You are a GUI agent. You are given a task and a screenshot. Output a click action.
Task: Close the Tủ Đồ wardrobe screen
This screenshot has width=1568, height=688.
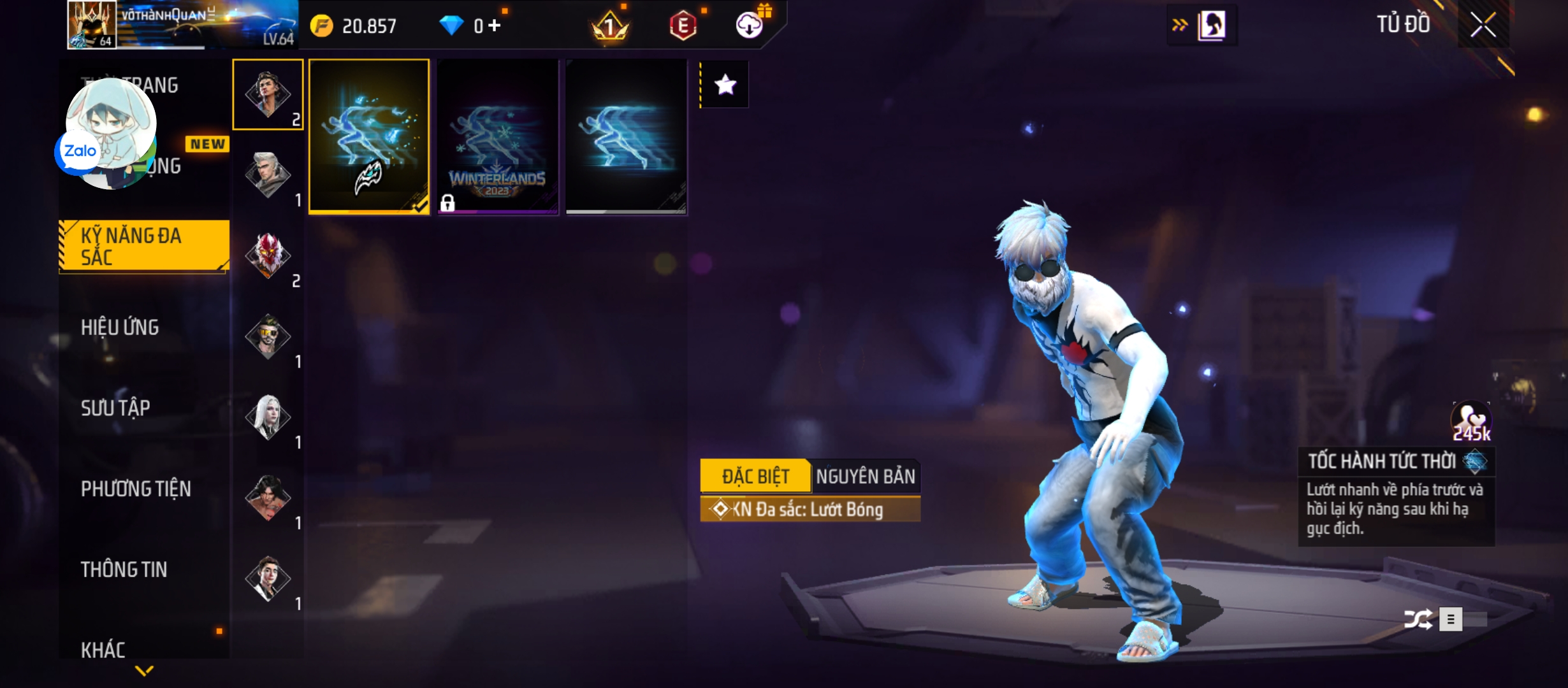pos(1483,25)
